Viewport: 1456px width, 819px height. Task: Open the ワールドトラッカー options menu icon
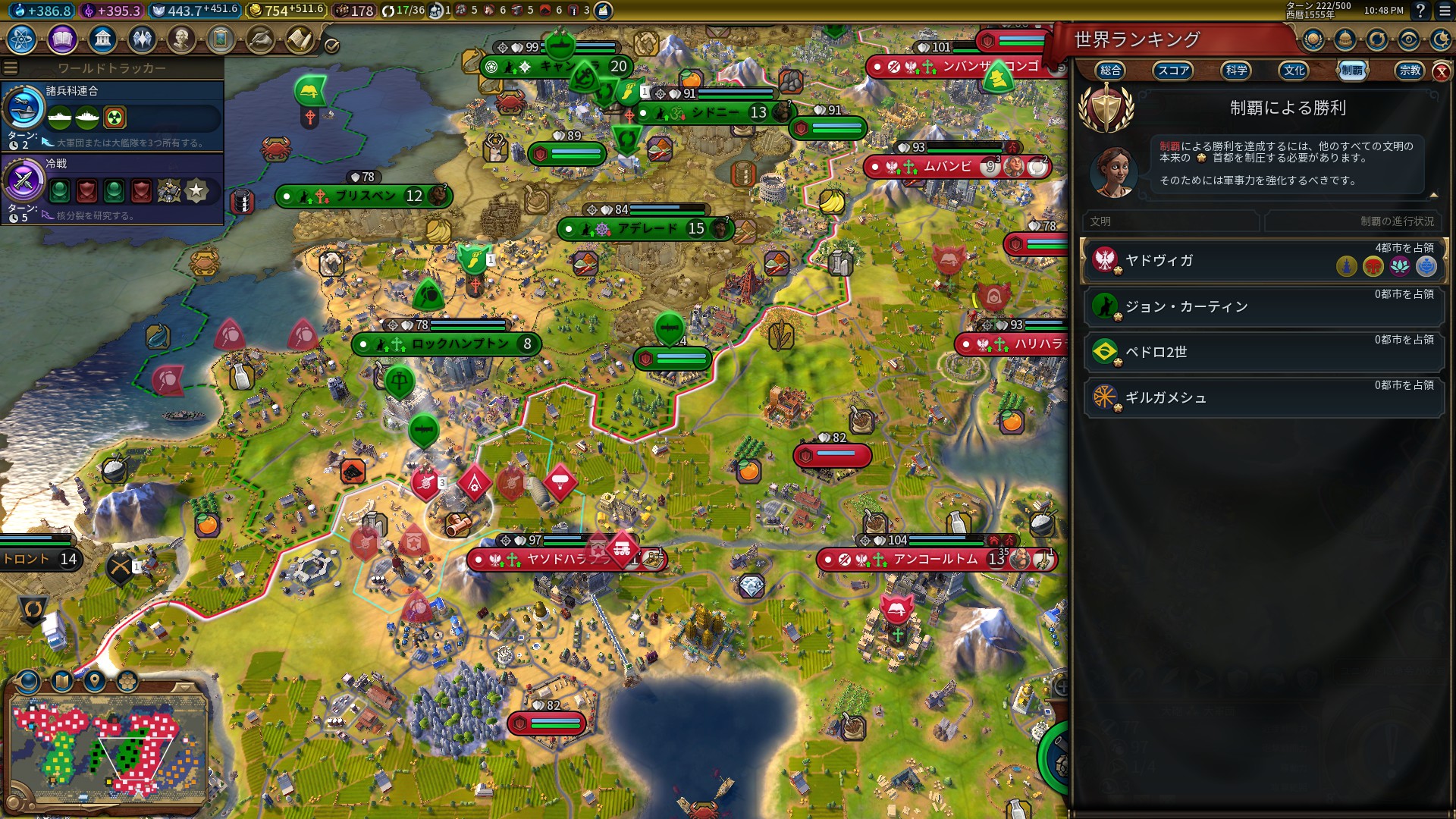pos(11,68)
